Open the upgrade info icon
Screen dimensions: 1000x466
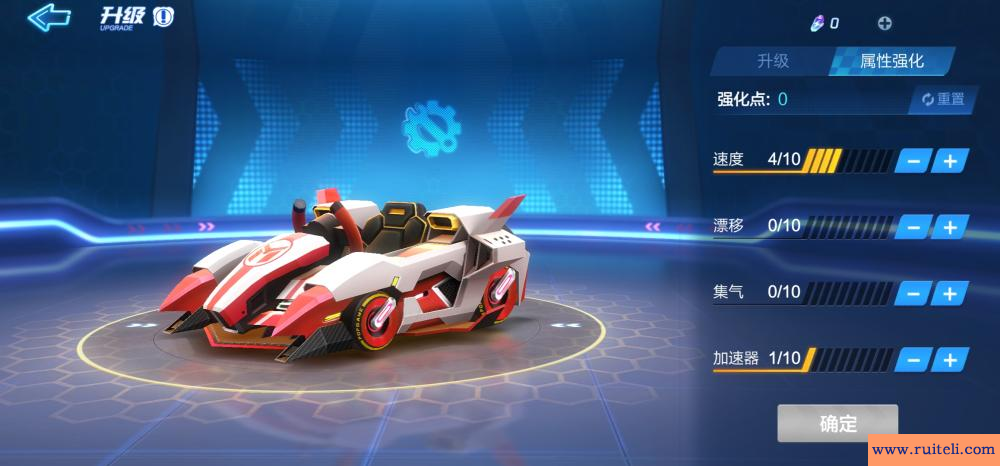[x=163, y=18]
